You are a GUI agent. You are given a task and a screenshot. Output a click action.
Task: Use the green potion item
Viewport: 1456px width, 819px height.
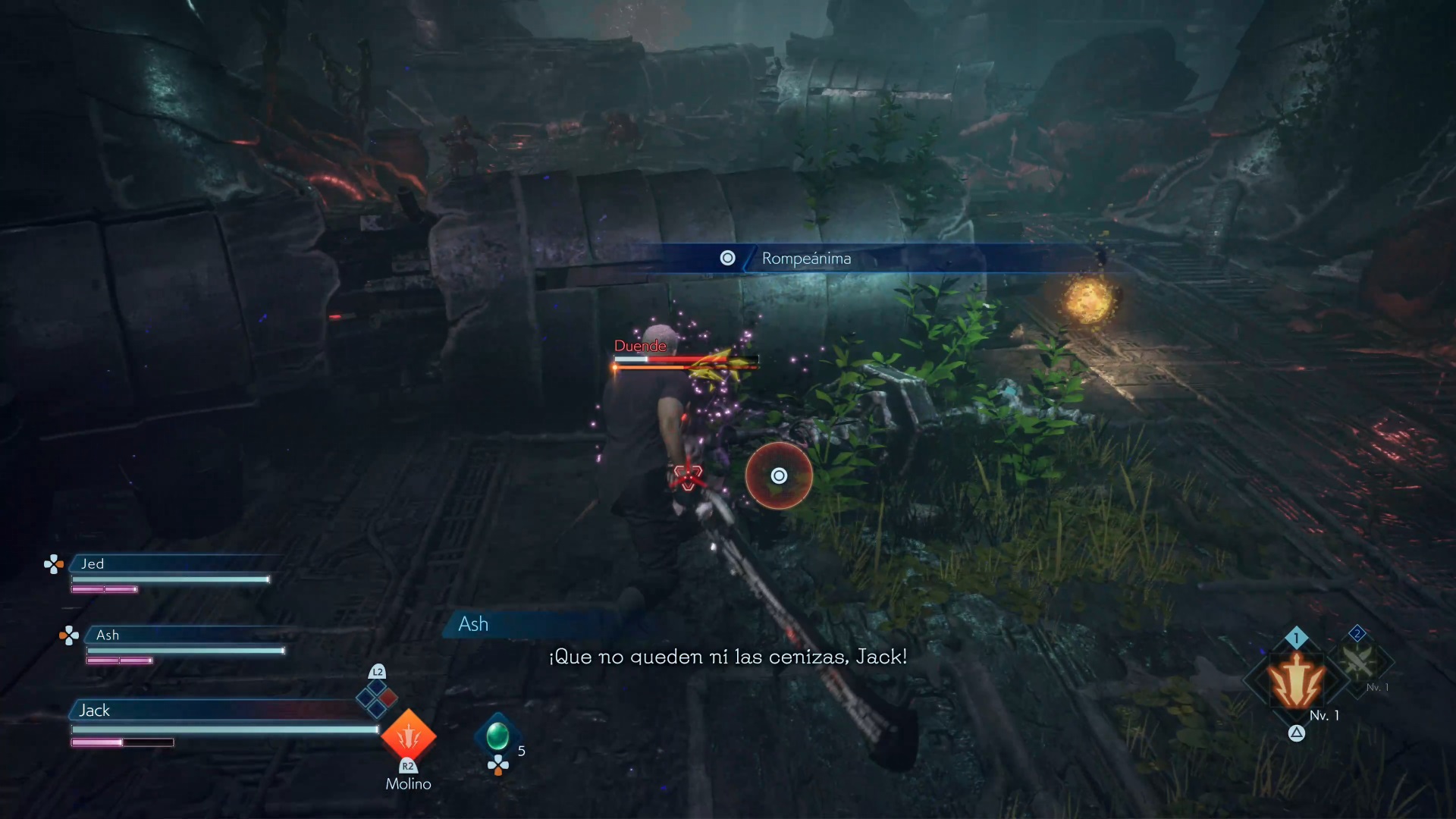coord(497,736)
